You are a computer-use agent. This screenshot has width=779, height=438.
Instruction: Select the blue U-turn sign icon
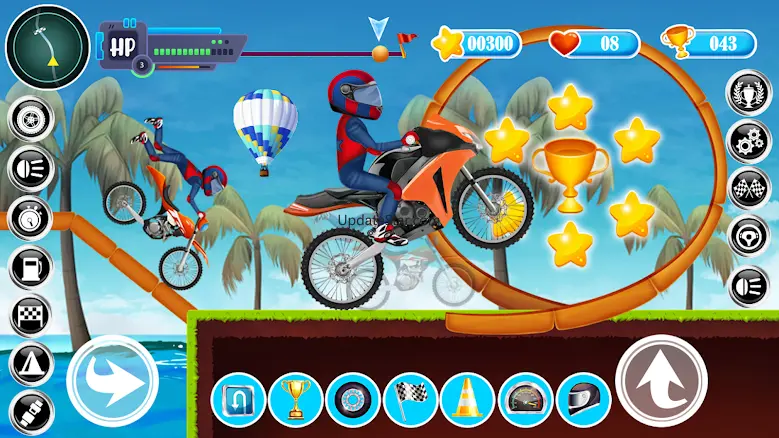coord(239,399)
